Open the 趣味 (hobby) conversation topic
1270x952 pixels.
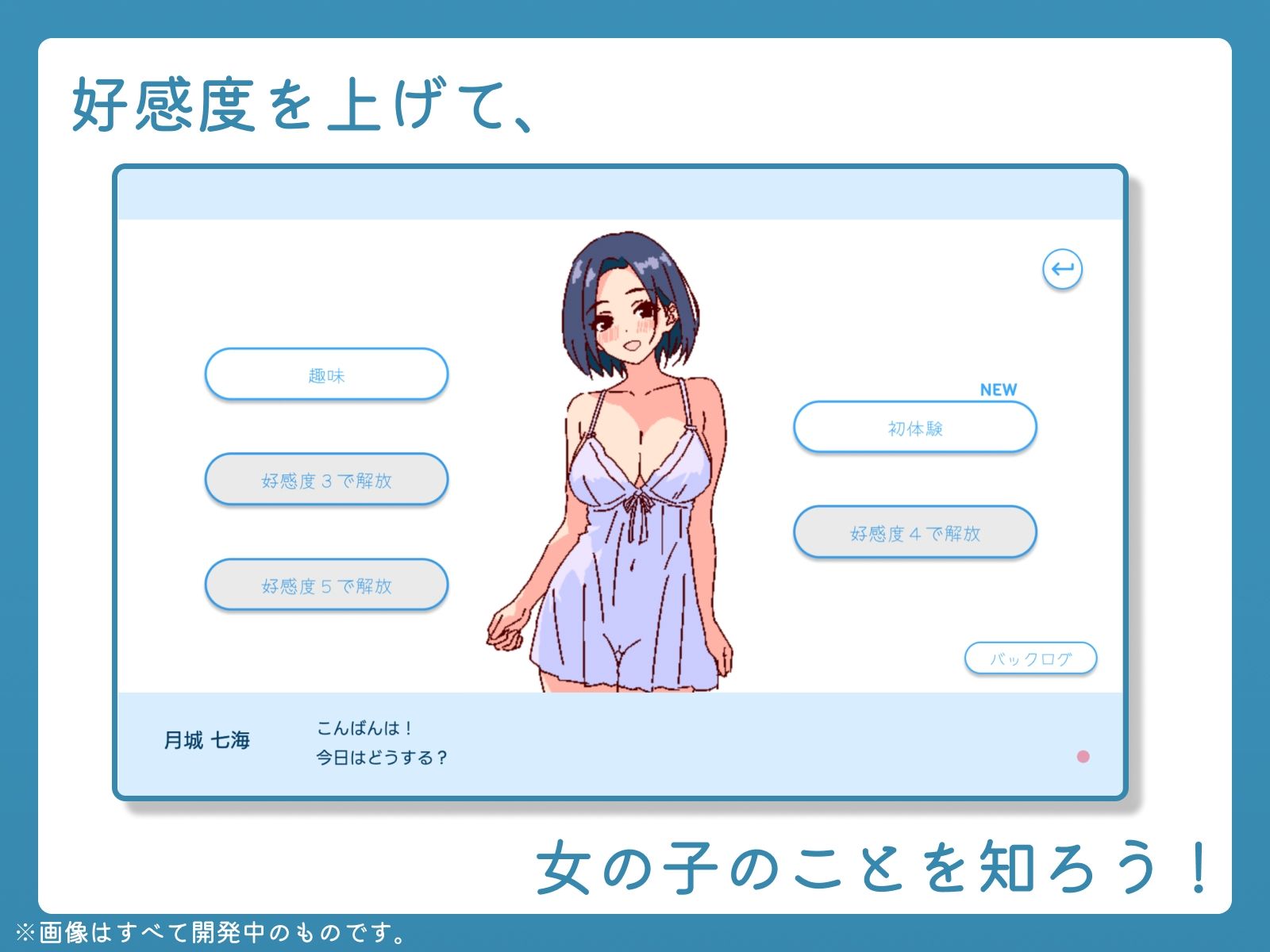point(325,374)
